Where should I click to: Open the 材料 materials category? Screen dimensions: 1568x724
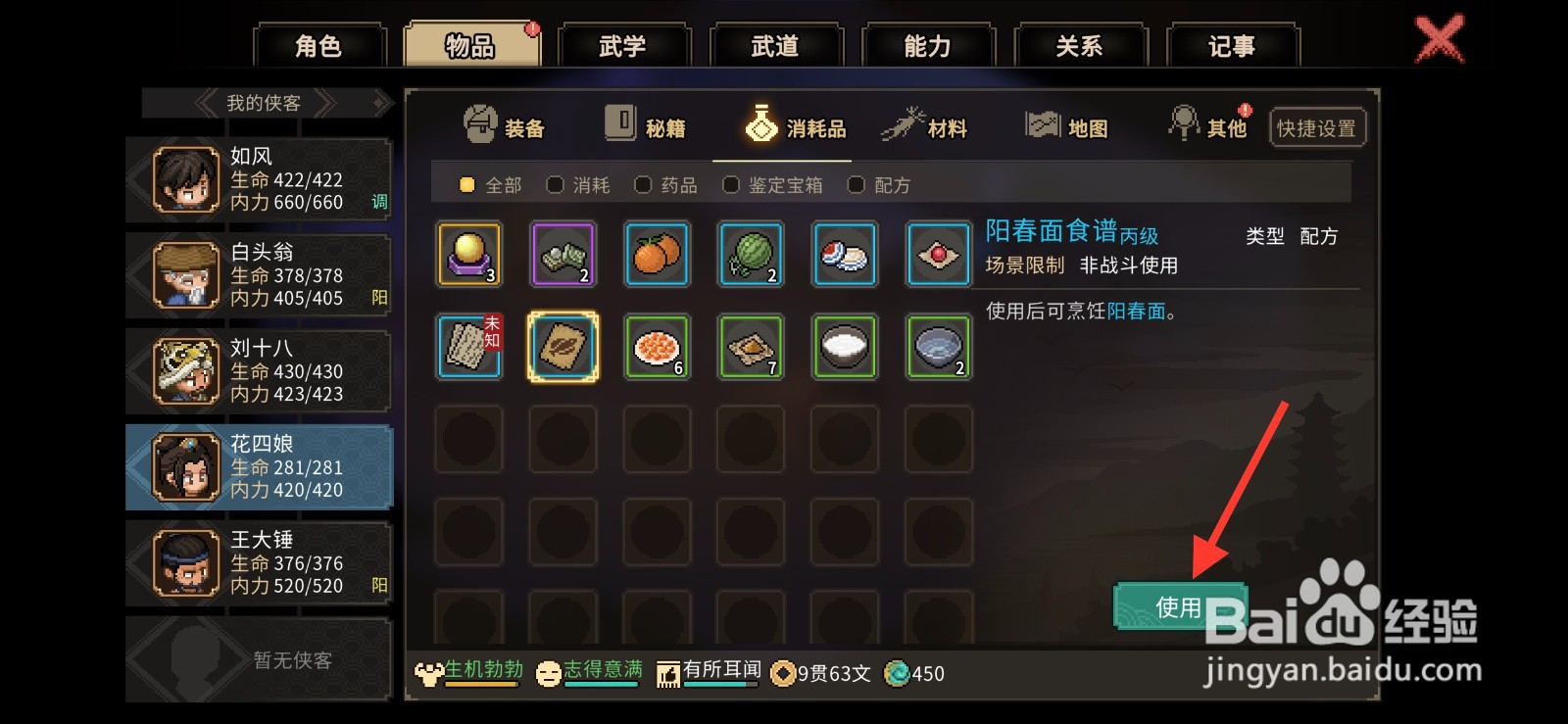click(x=927, y=124)
